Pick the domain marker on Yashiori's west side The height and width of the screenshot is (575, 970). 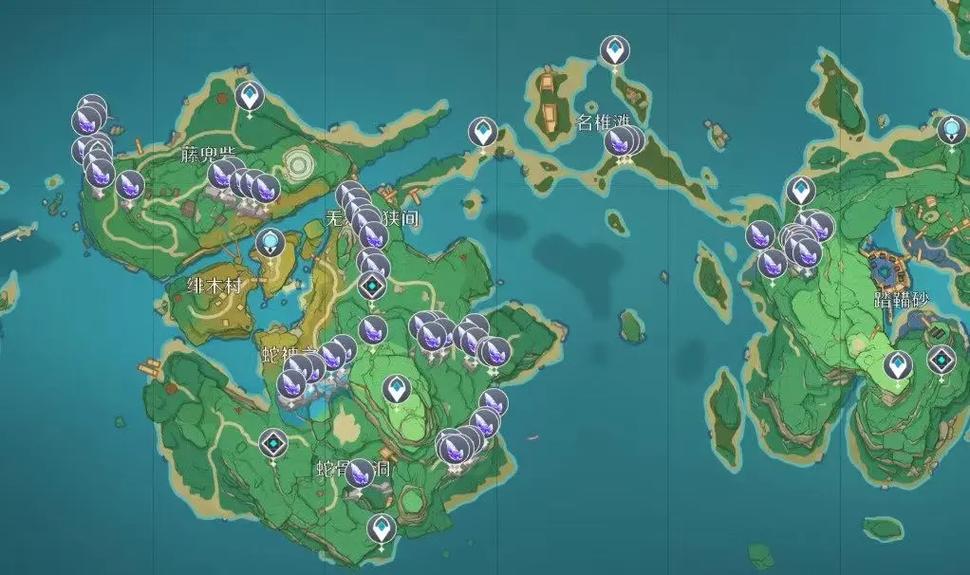273,443
